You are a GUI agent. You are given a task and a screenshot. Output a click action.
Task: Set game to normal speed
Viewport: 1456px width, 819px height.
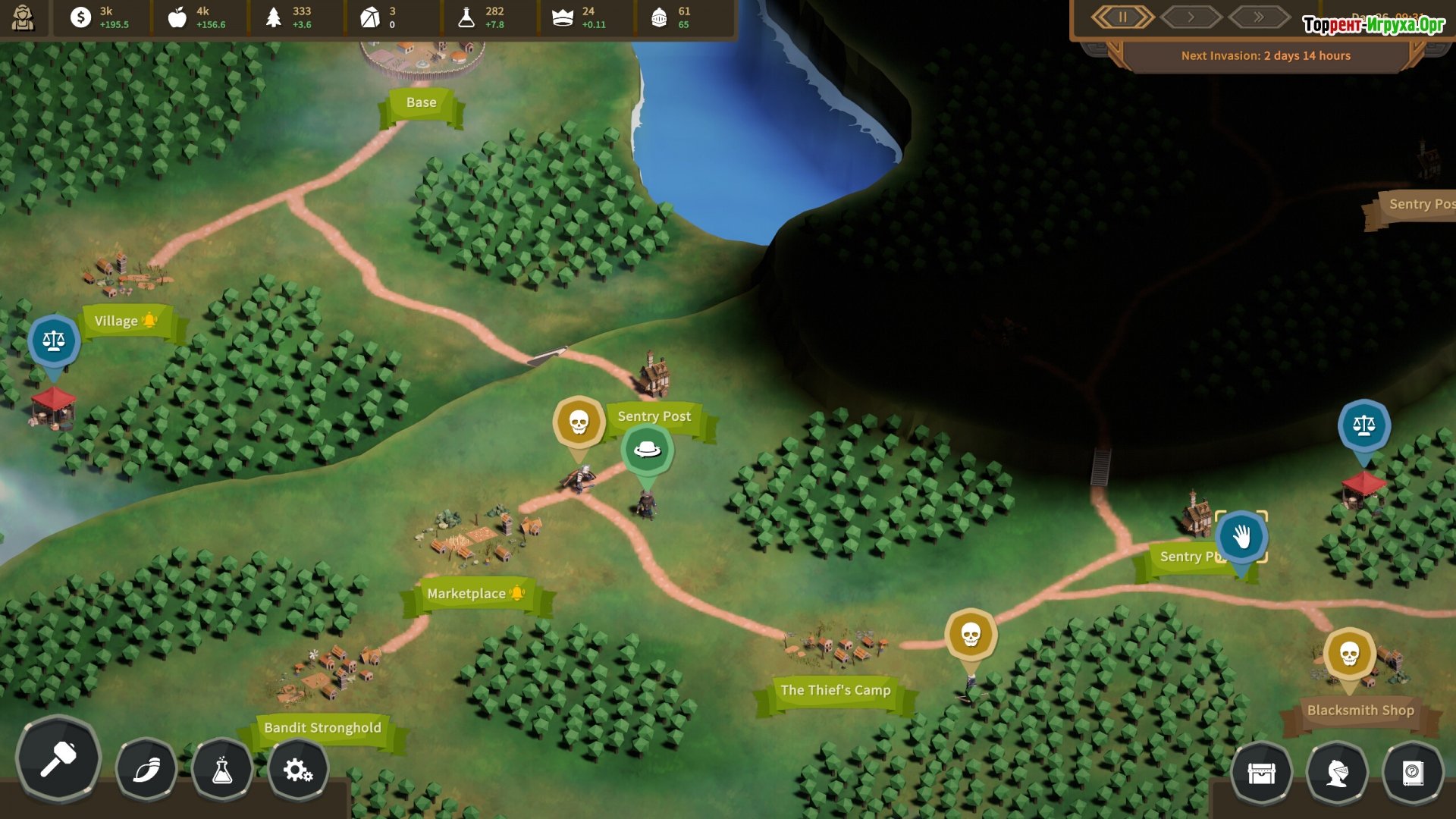coord(1191,17)
